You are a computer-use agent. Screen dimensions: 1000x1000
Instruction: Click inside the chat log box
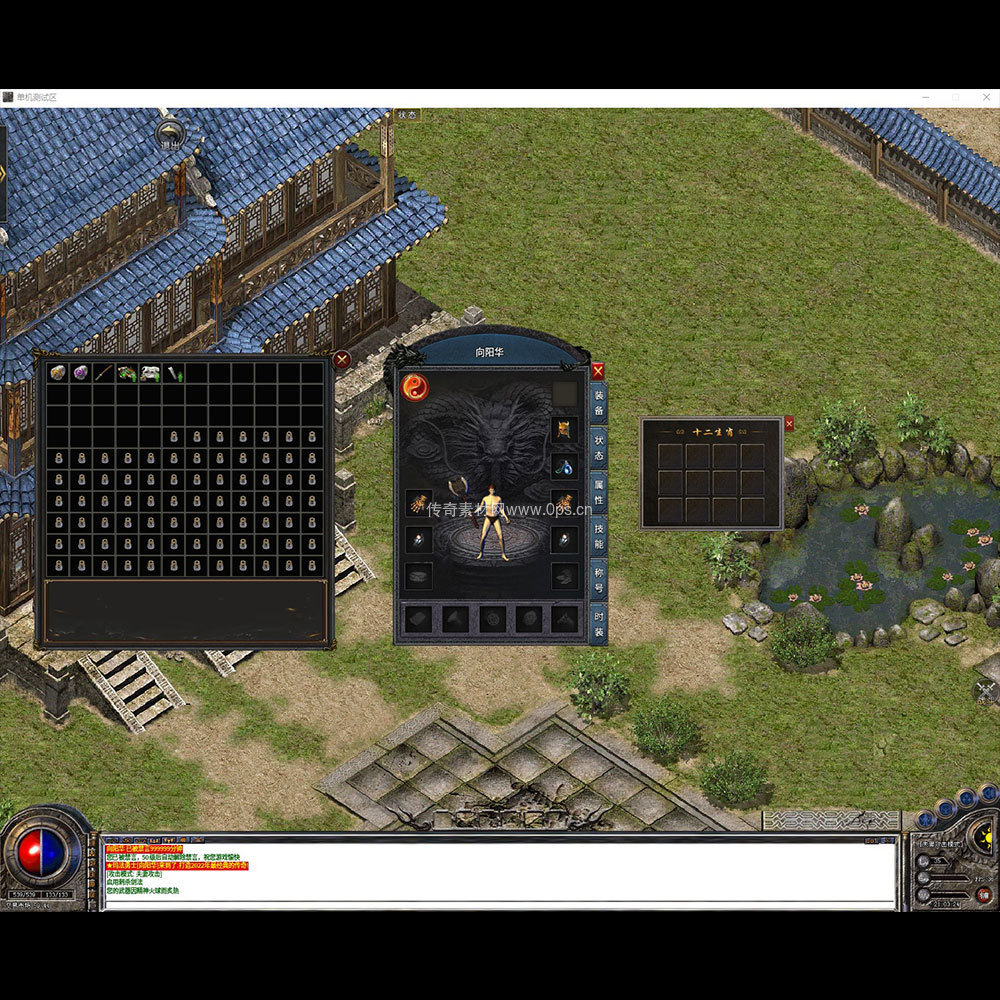pos(500,872)
